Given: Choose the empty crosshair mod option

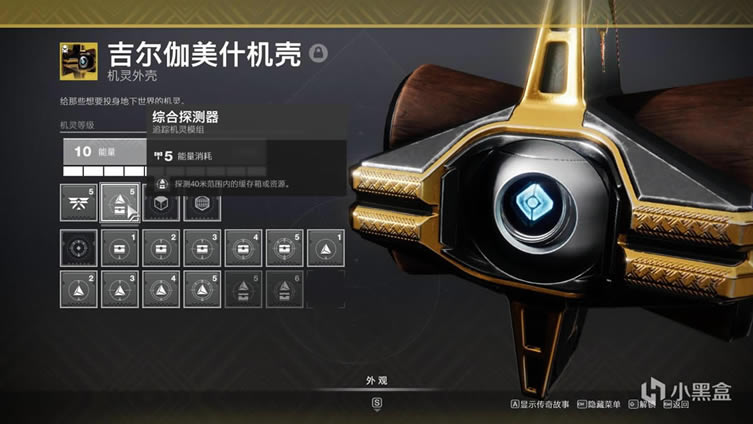Looking at the screenshot, I should point(78,248).
